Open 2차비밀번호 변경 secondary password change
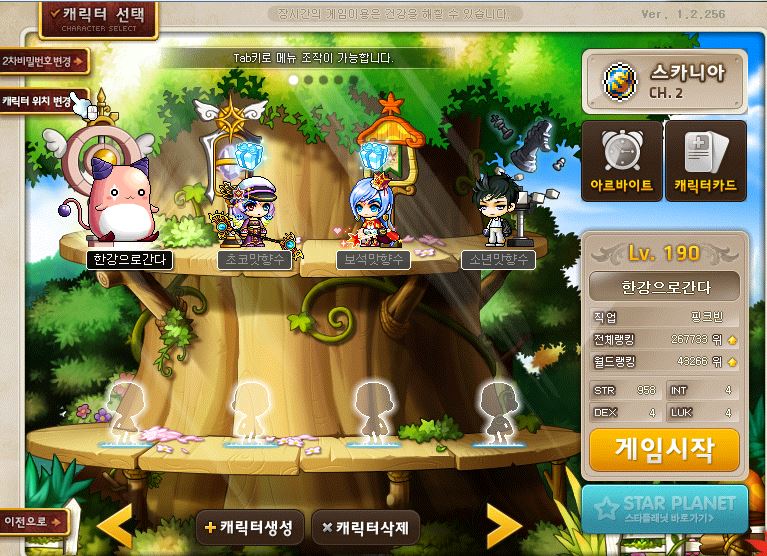This screenshot has width=767, height=556. pos(44,62)
